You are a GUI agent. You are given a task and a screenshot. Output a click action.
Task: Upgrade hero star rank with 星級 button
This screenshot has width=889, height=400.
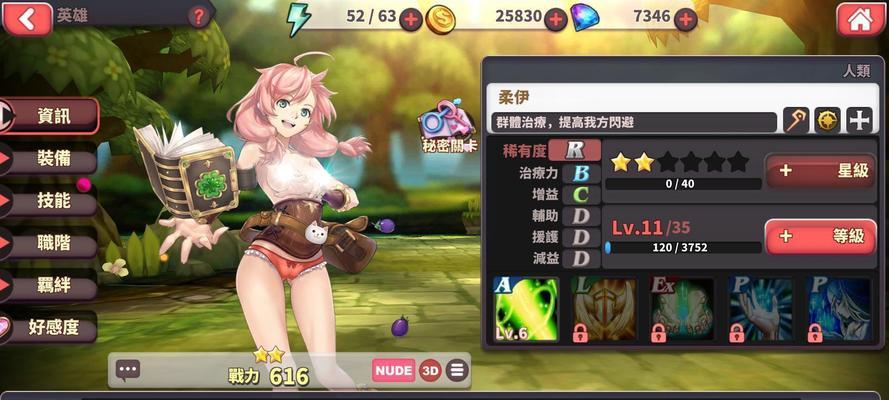point(820,171)
